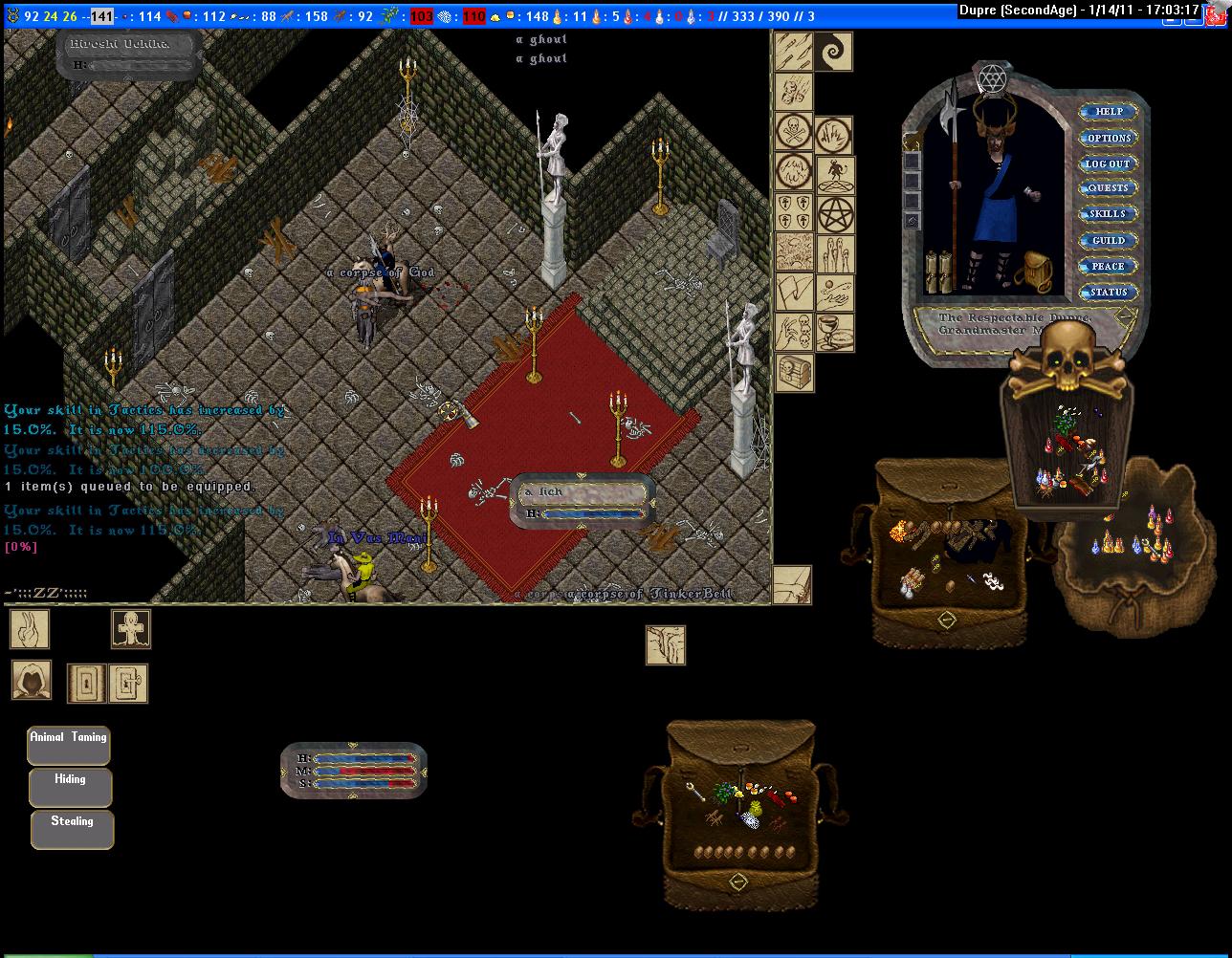Cast the skull and crossbones poison spell
Image resolution: width=1232 pixels, height=958 pixels.
click(x=794, y=133)
